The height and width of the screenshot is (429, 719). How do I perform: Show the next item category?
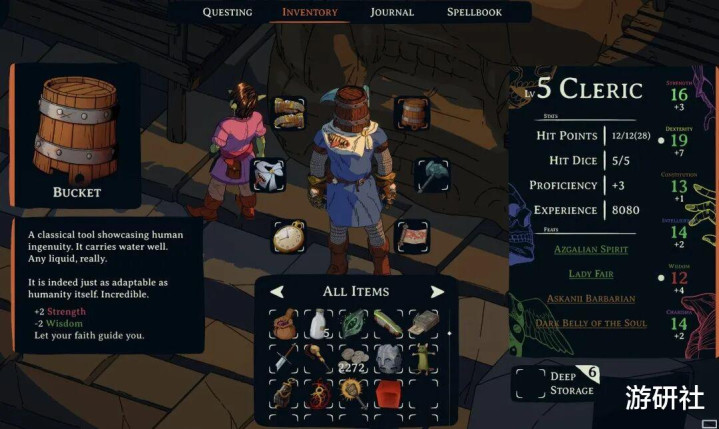click(x=437, y=292)
